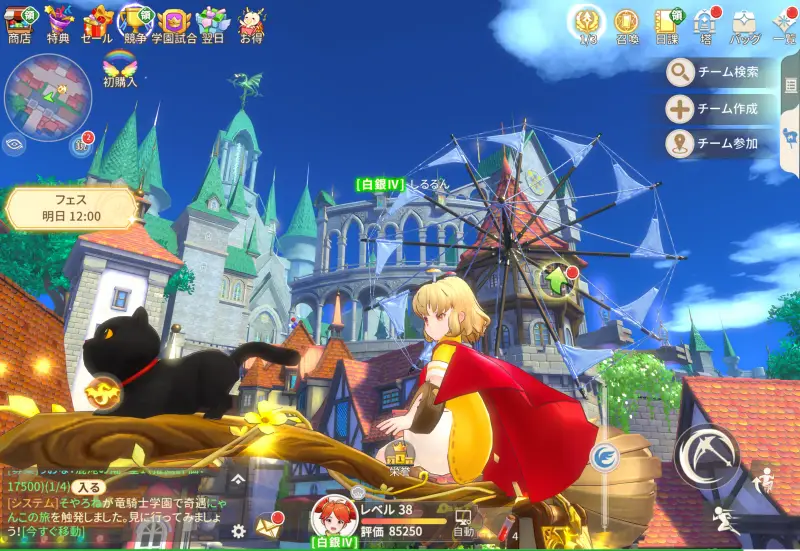Select チーム参加 to join a team
This screenshot has width=800, height=551.
tap(714, 143)
